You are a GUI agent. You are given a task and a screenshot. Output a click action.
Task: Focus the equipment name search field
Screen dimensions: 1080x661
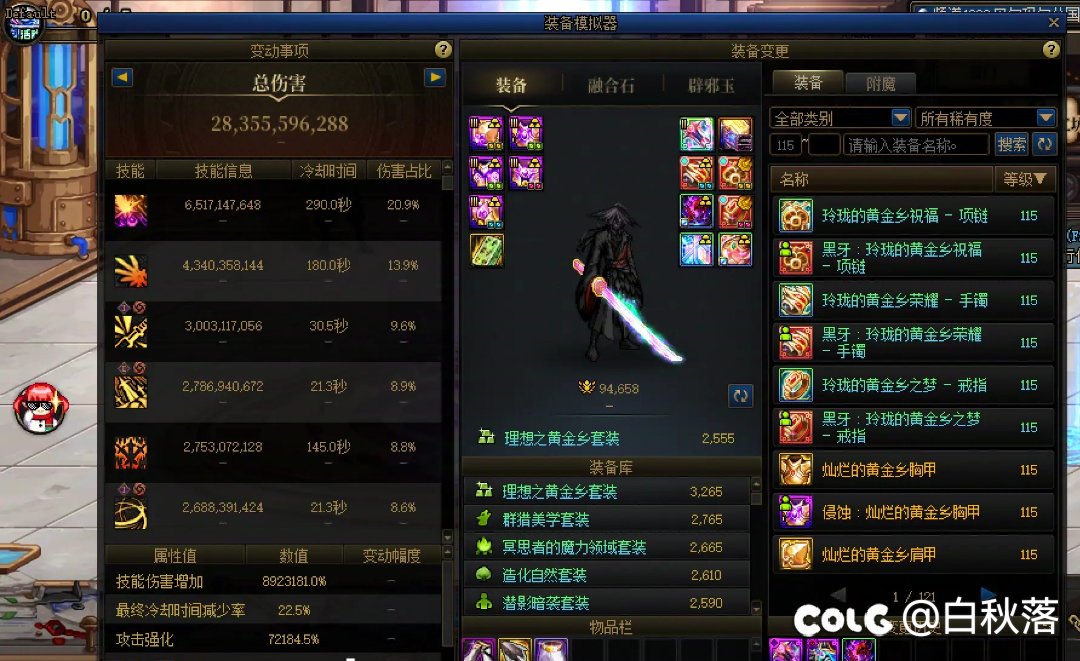pos(916,145)
